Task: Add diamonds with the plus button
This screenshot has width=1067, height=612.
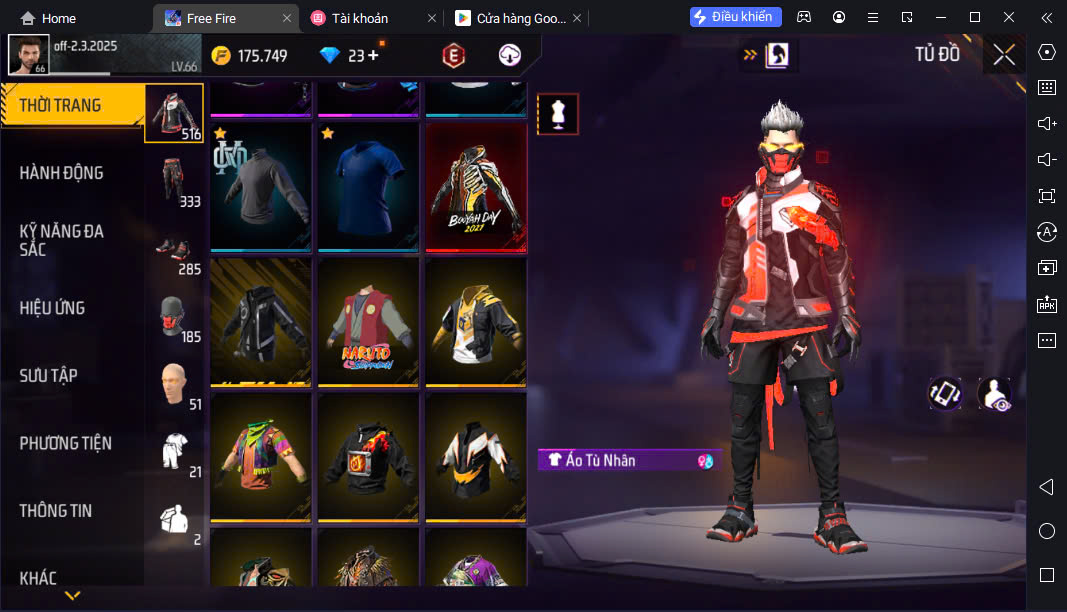Action: (373, 56)
